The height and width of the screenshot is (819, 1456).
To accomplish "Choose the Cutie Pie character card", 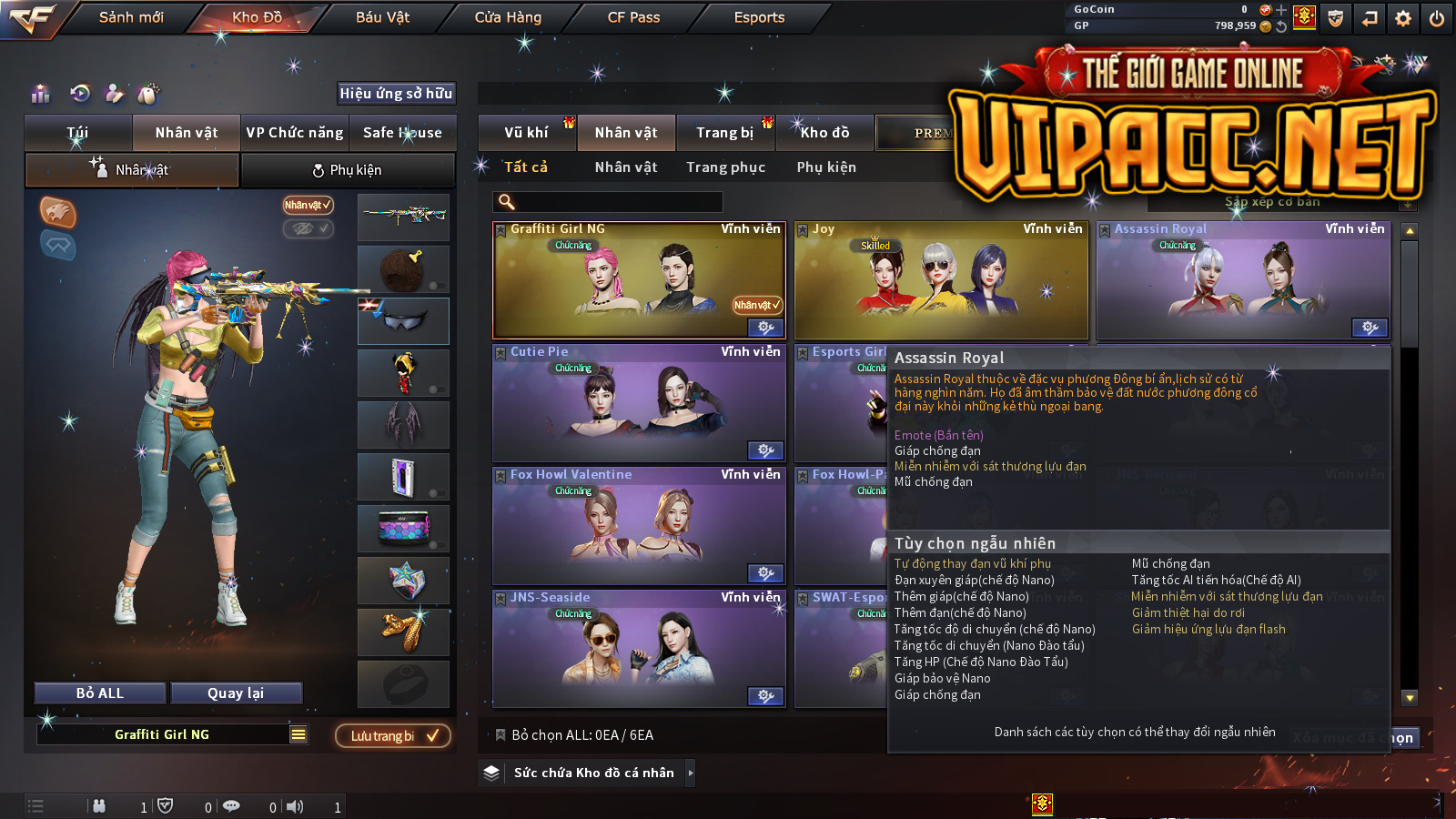I will (x=639, y=403).
